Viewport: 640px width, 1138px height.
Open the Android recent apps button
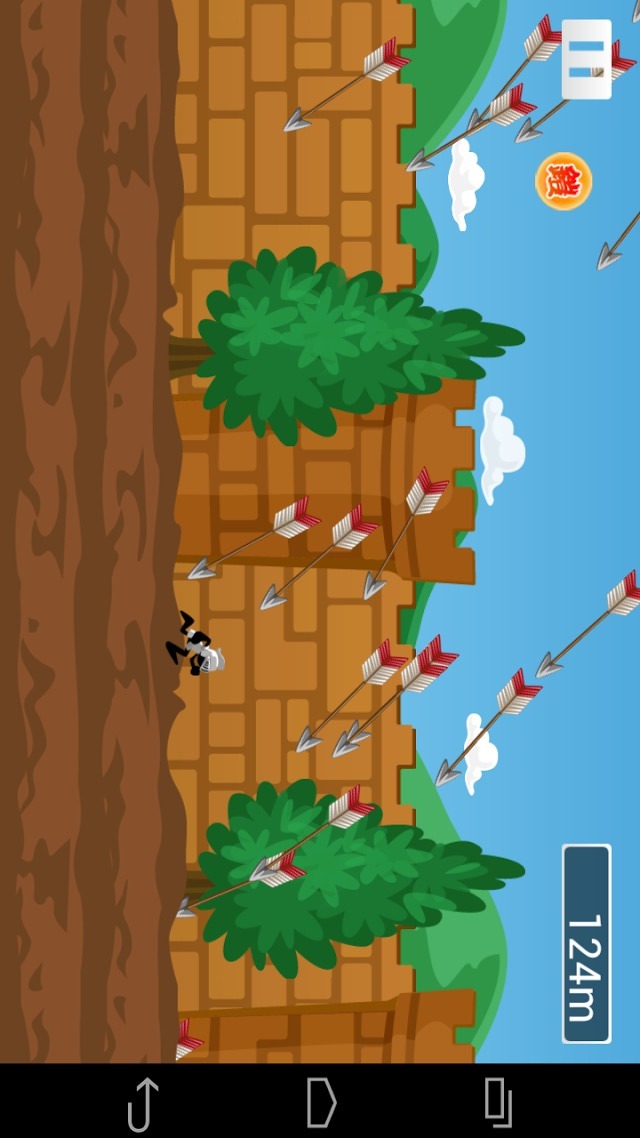tap(498, 1102)
